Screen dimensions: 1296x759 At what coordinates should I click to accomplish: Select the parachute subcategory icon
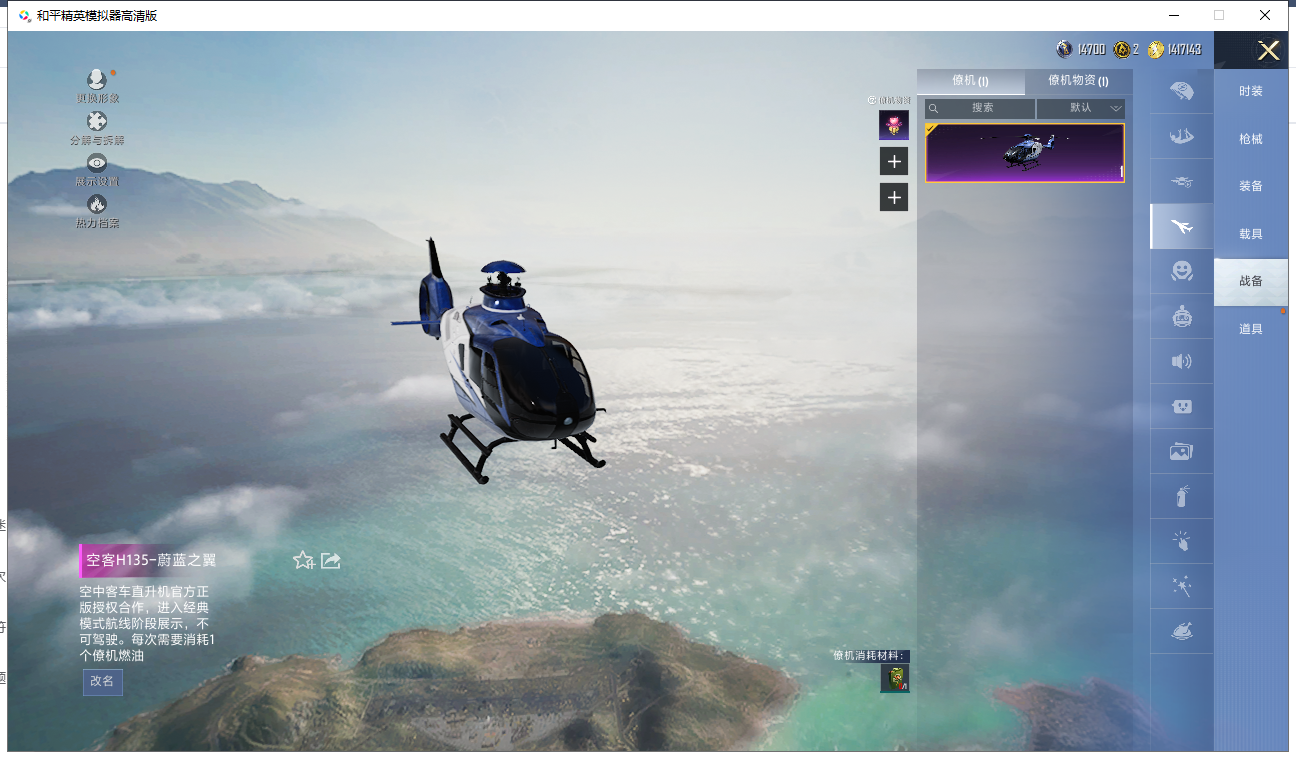[x=1181, y=91]
